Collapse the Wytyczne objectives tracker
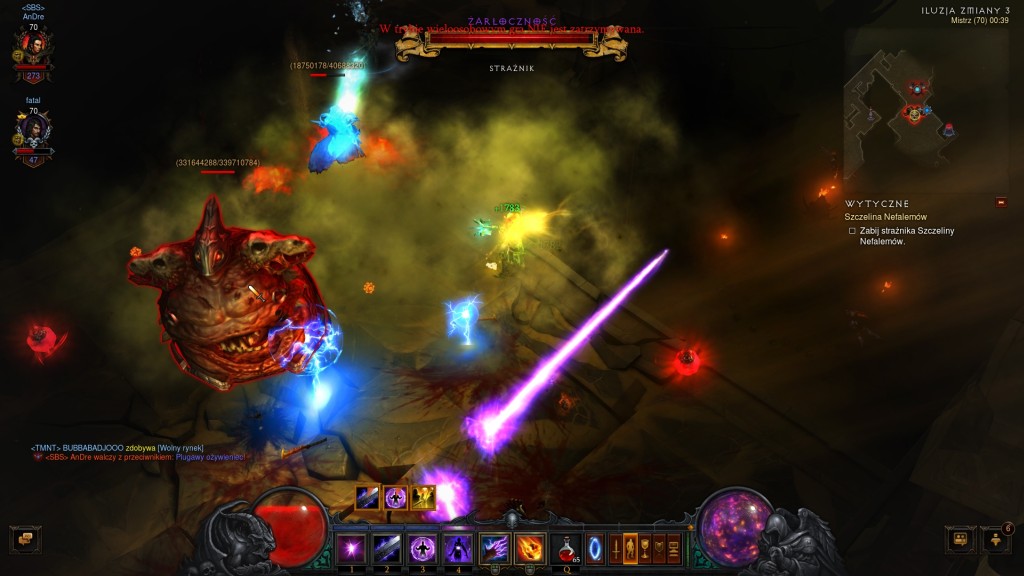This screenshot has height=576, width=1024. tap(1000, 203)
